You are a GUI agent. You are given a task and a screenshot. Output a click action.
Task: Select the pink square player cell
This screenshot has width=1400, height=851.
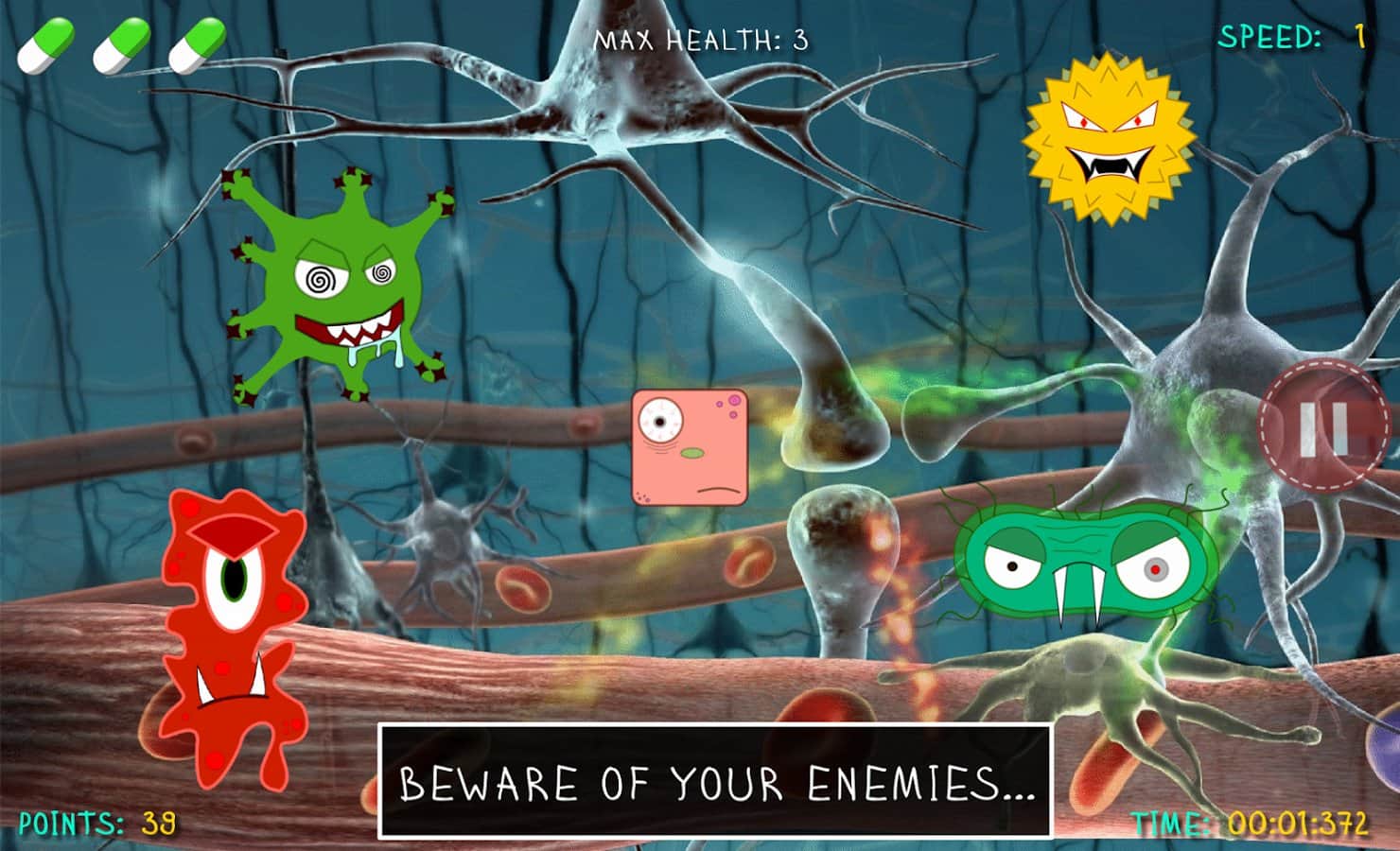691,444
